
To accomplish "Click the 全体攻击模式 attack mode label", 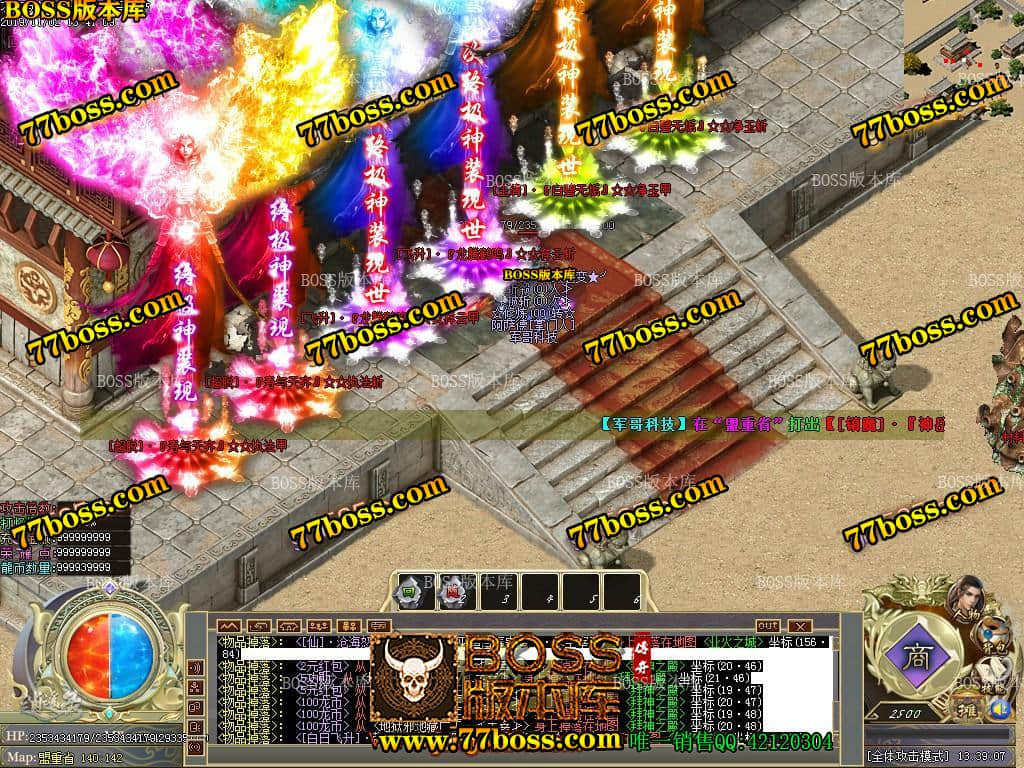I will pos(906,755).
